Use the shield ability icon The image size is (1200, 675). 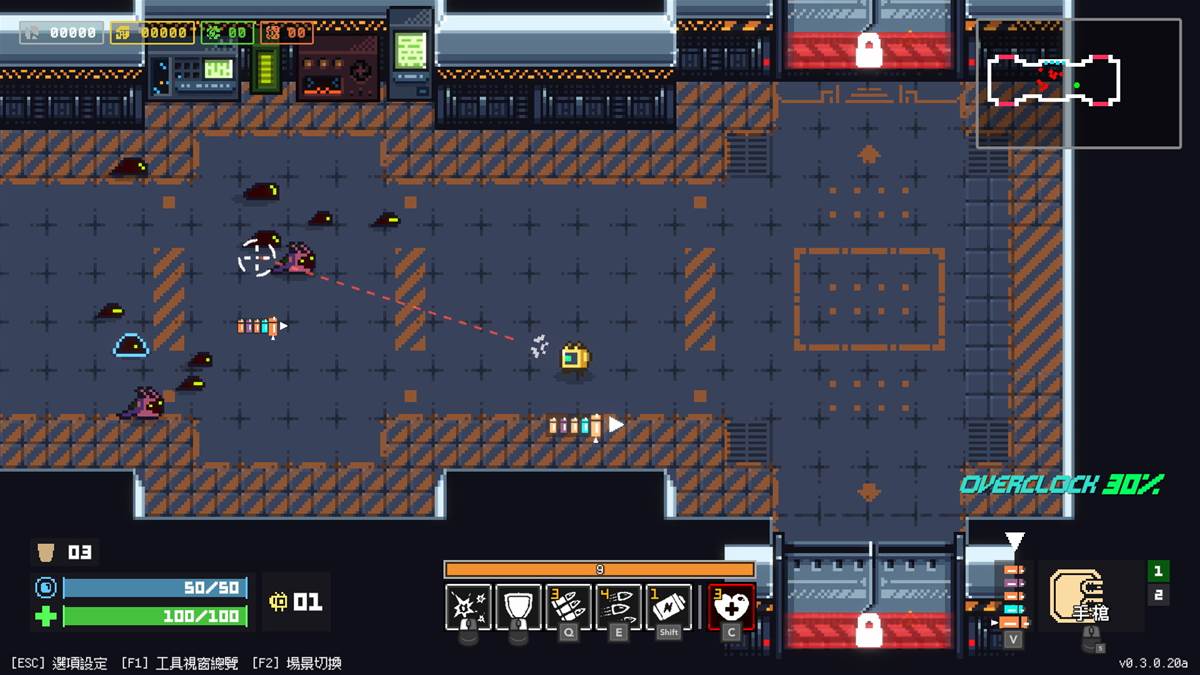pos(518,606)
